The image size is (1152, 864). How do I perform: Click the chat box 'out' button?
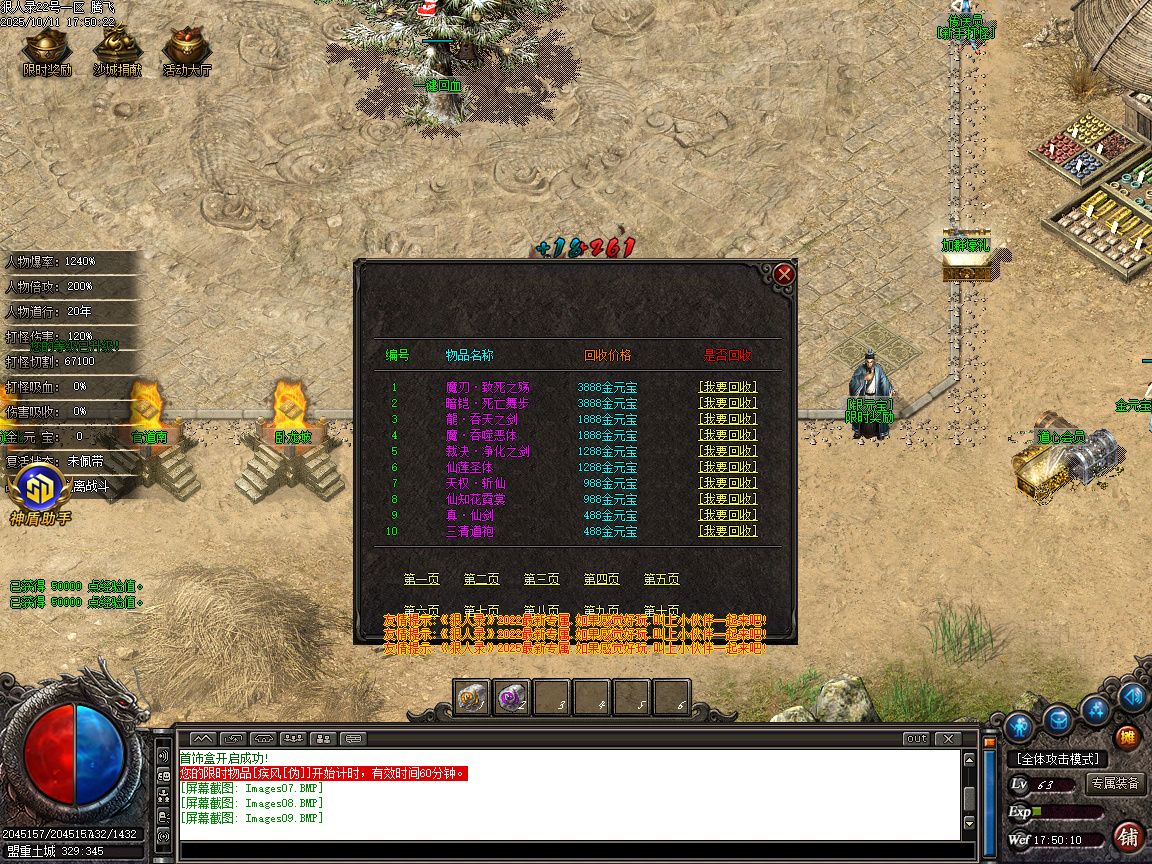915,739
